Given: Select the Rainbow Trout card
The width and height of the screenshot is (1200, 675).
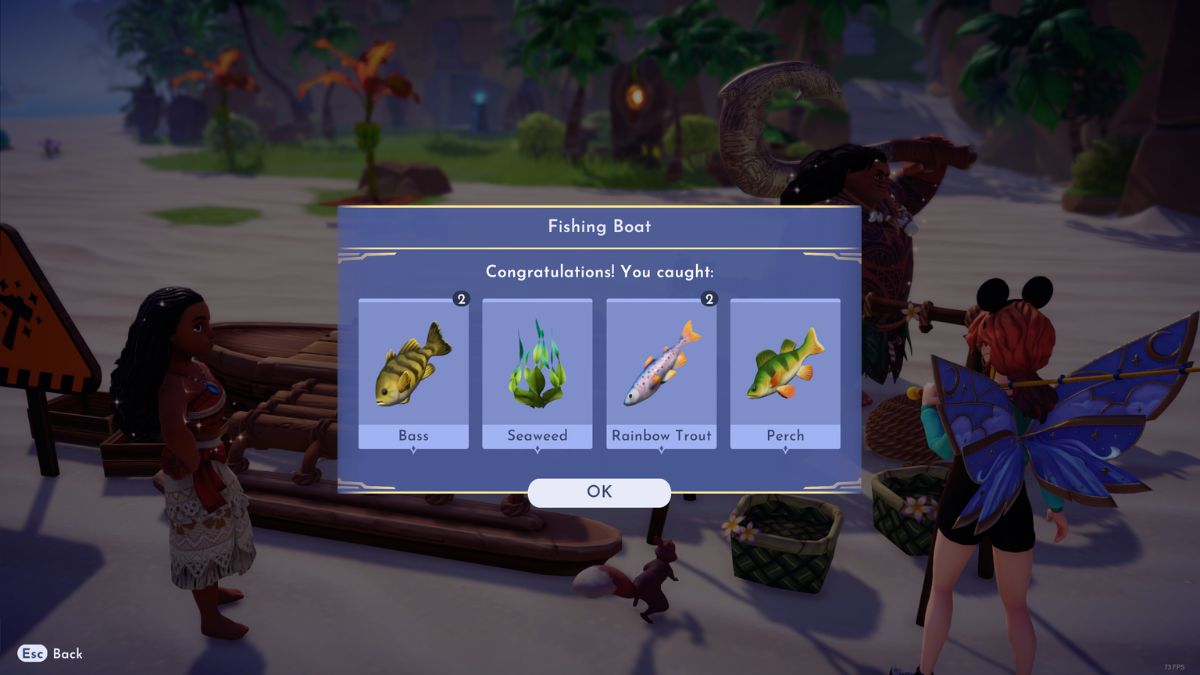Looking at the screenshot, I should pyautogui.click(x=661, y=373).
